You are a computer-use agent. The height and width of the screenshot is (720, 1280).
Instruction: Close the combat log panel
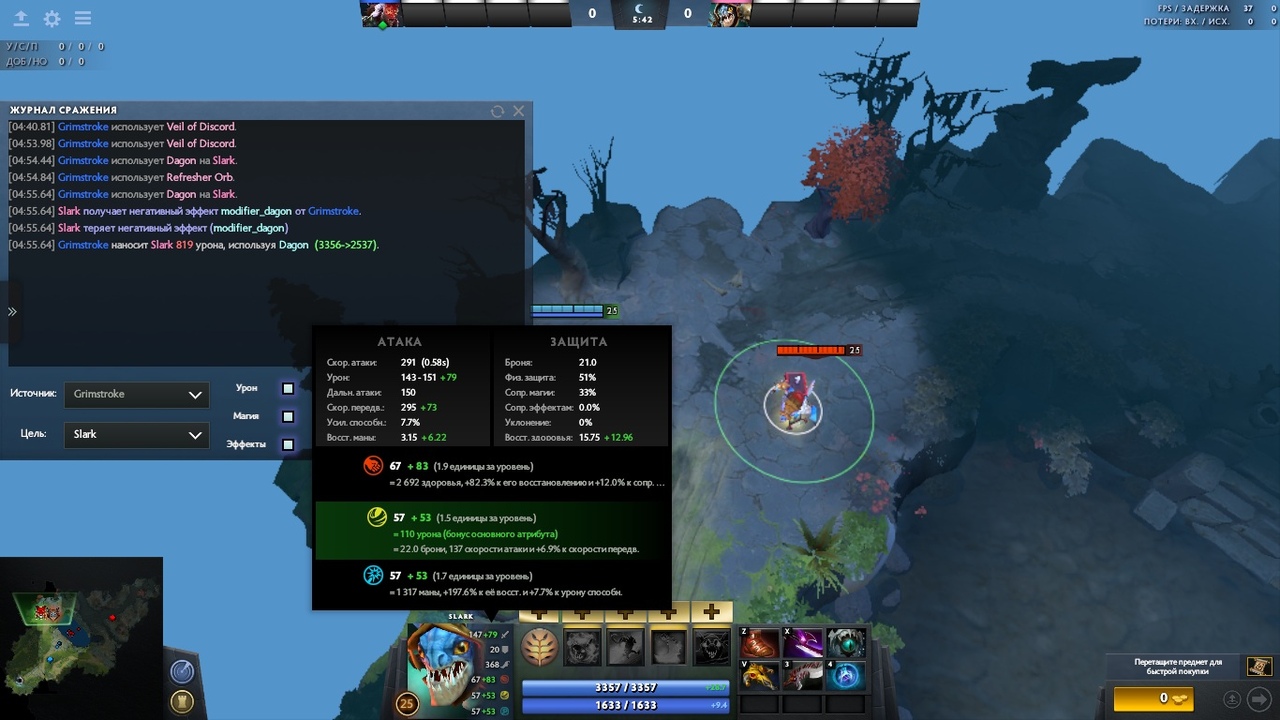[518, 111]
